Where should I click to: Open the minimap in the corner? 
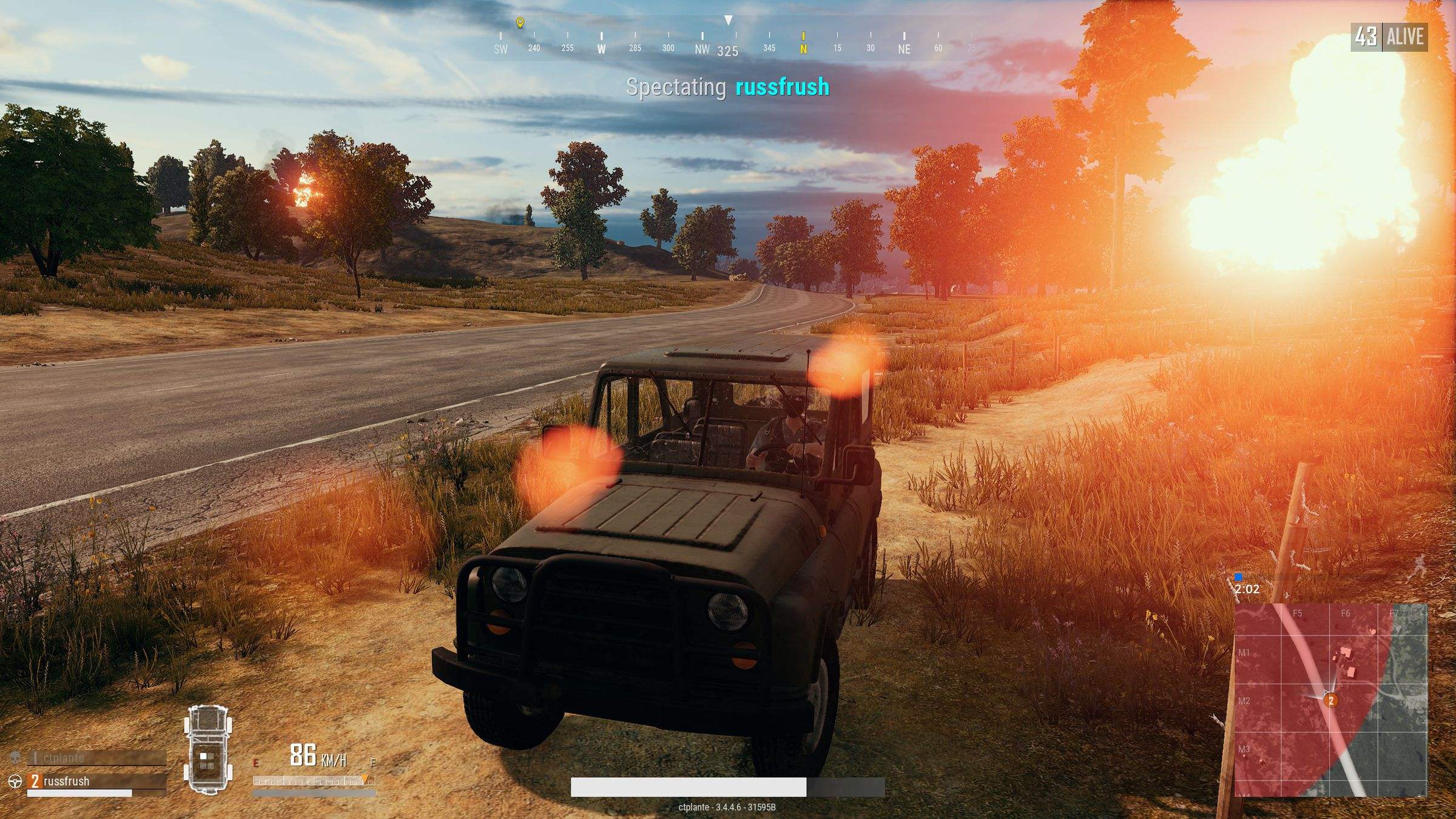(x=1331, y=699)
